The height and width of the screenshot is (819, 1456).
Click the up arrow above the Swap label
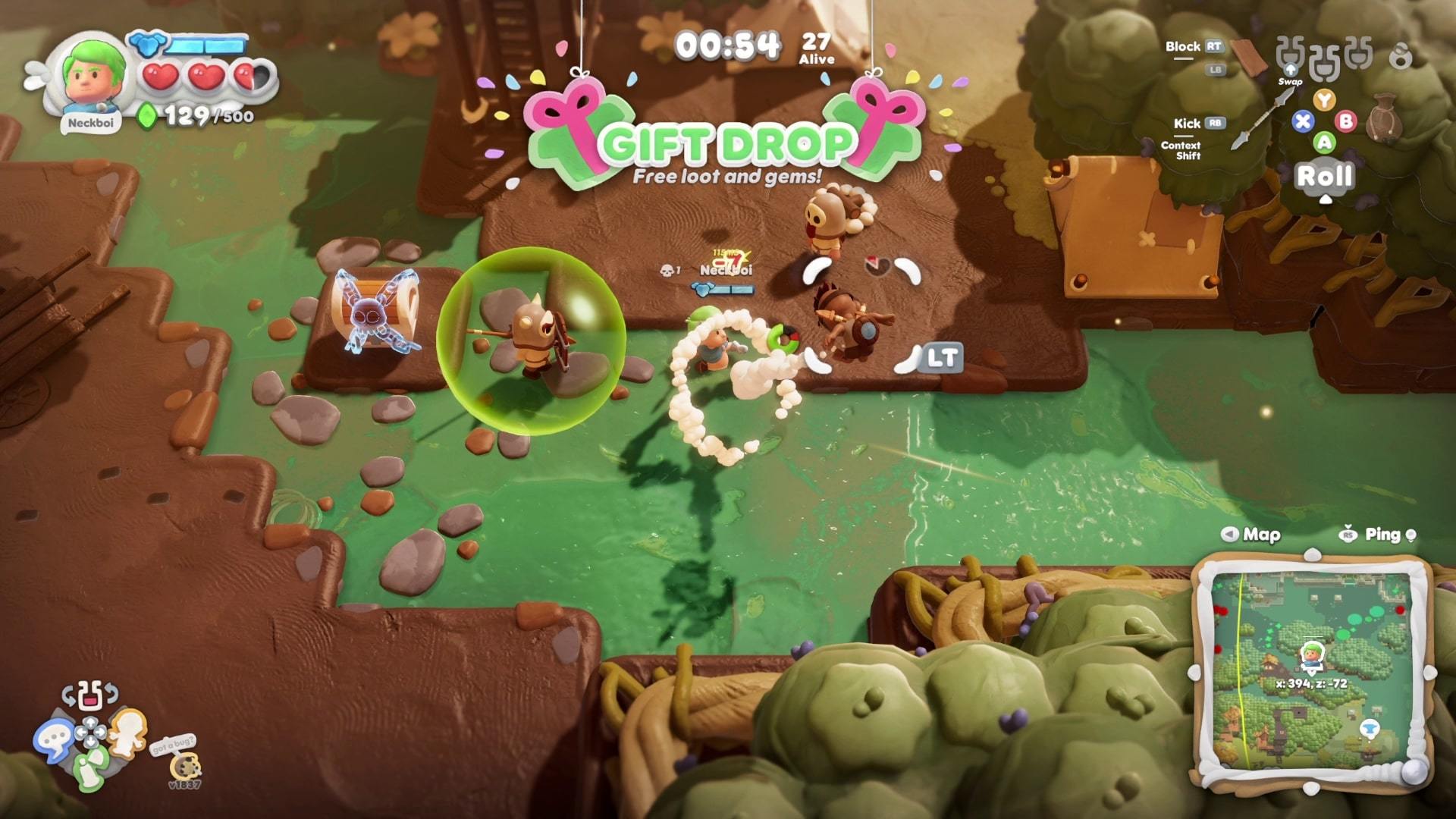pos(1291,70)
